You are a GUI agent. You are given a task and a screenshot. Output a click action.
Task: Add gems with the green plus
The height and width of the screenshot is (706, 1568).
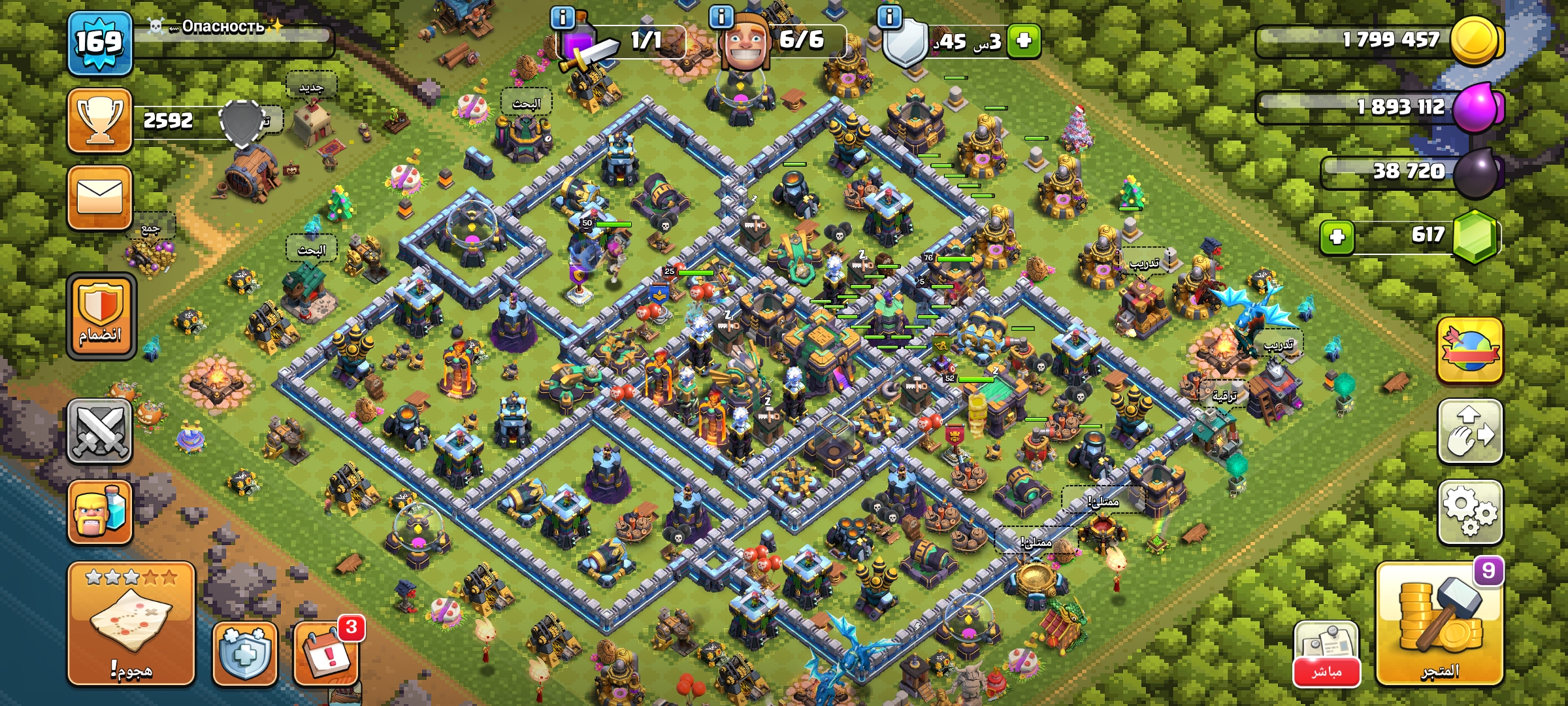coord(1337,237)
